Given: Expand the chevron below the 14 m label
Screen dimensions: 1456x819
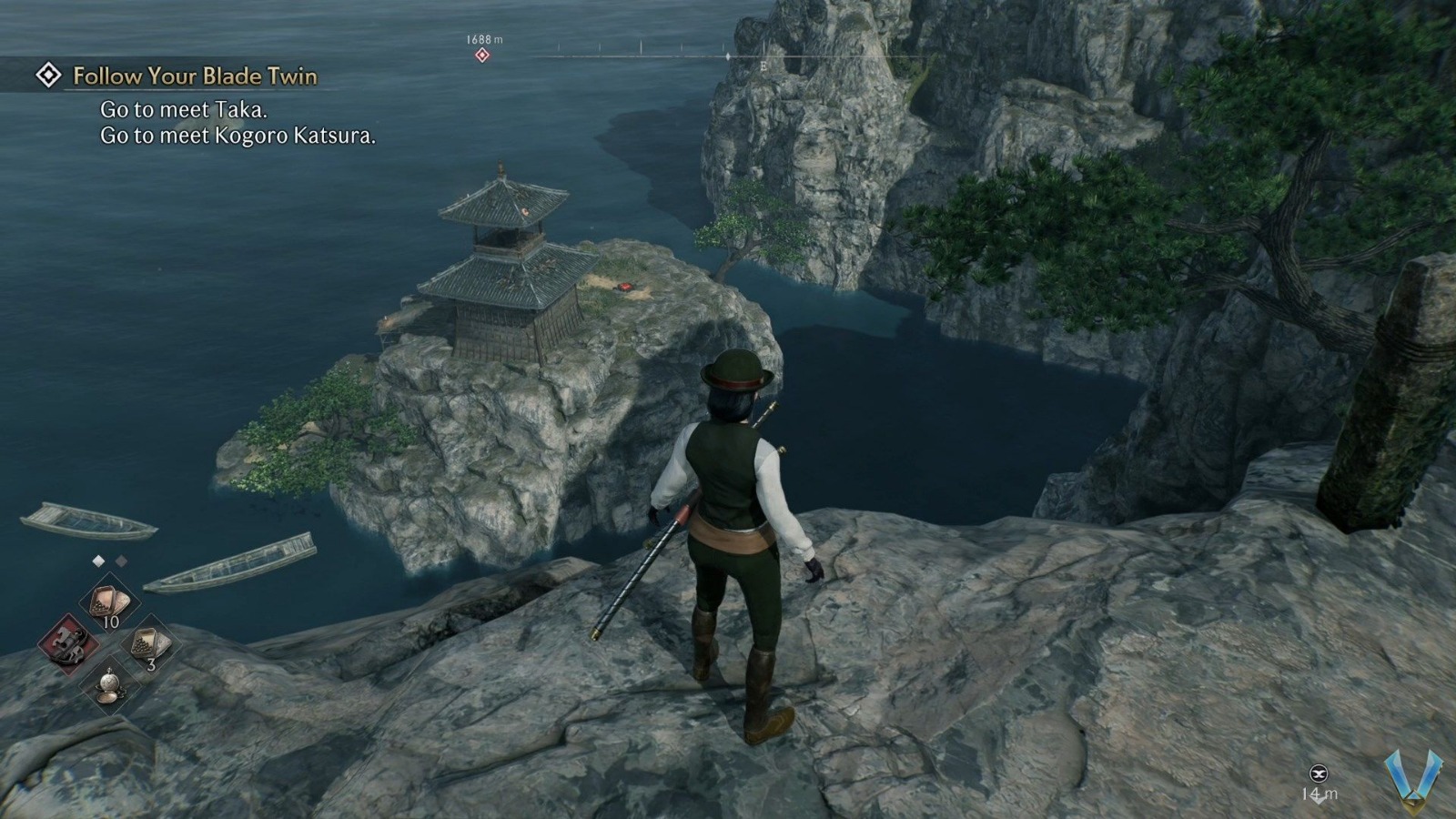Looking at the screenshot, I should [x=1319, y=802].
